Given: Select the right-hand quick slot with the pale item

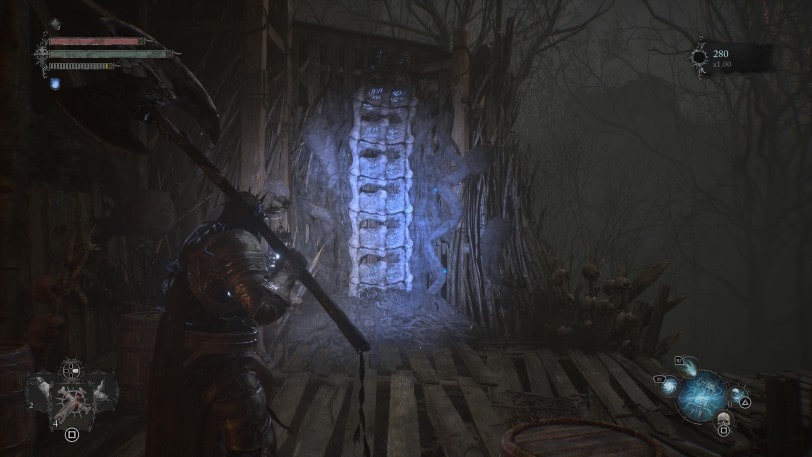Looking at the screenshot, I should [x=101, y=391].
